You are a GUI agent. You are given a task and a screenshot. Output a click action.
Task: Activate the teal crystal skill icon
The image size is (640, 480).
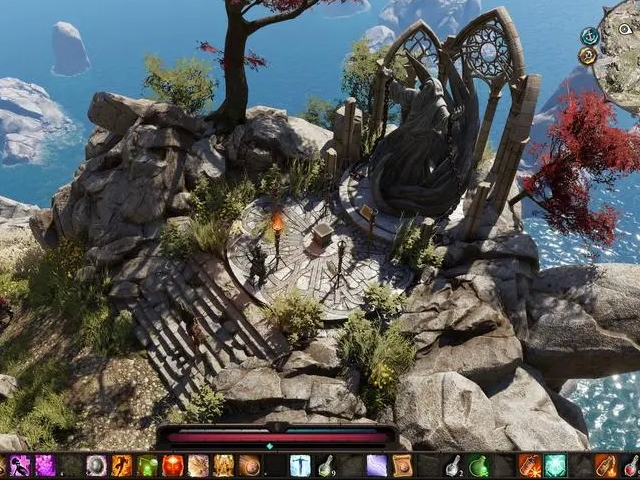click(x=555, y=465)
